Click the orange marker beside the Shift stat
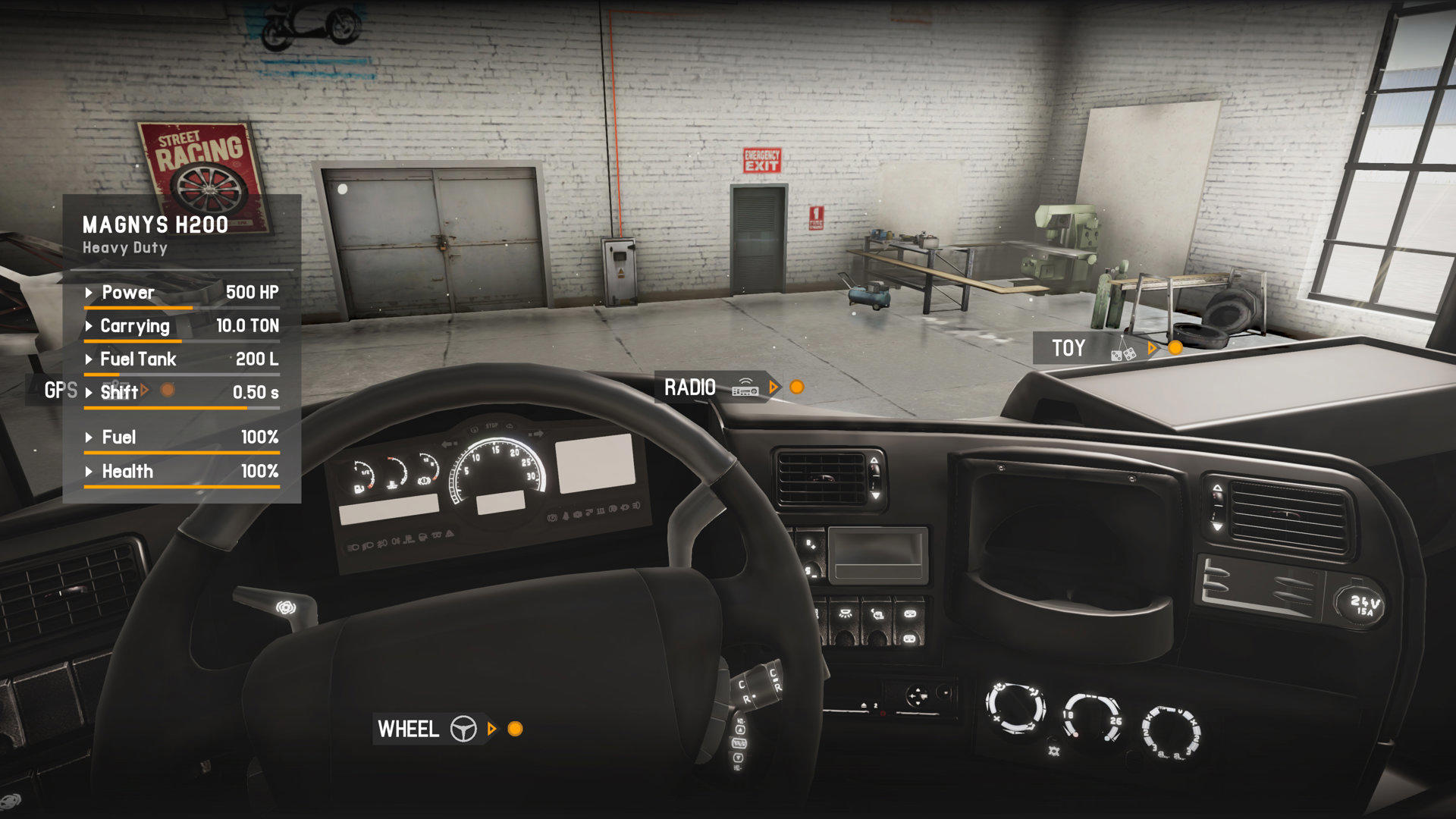The width and height of the screenshot is (1456, 819). coord(166,390)
